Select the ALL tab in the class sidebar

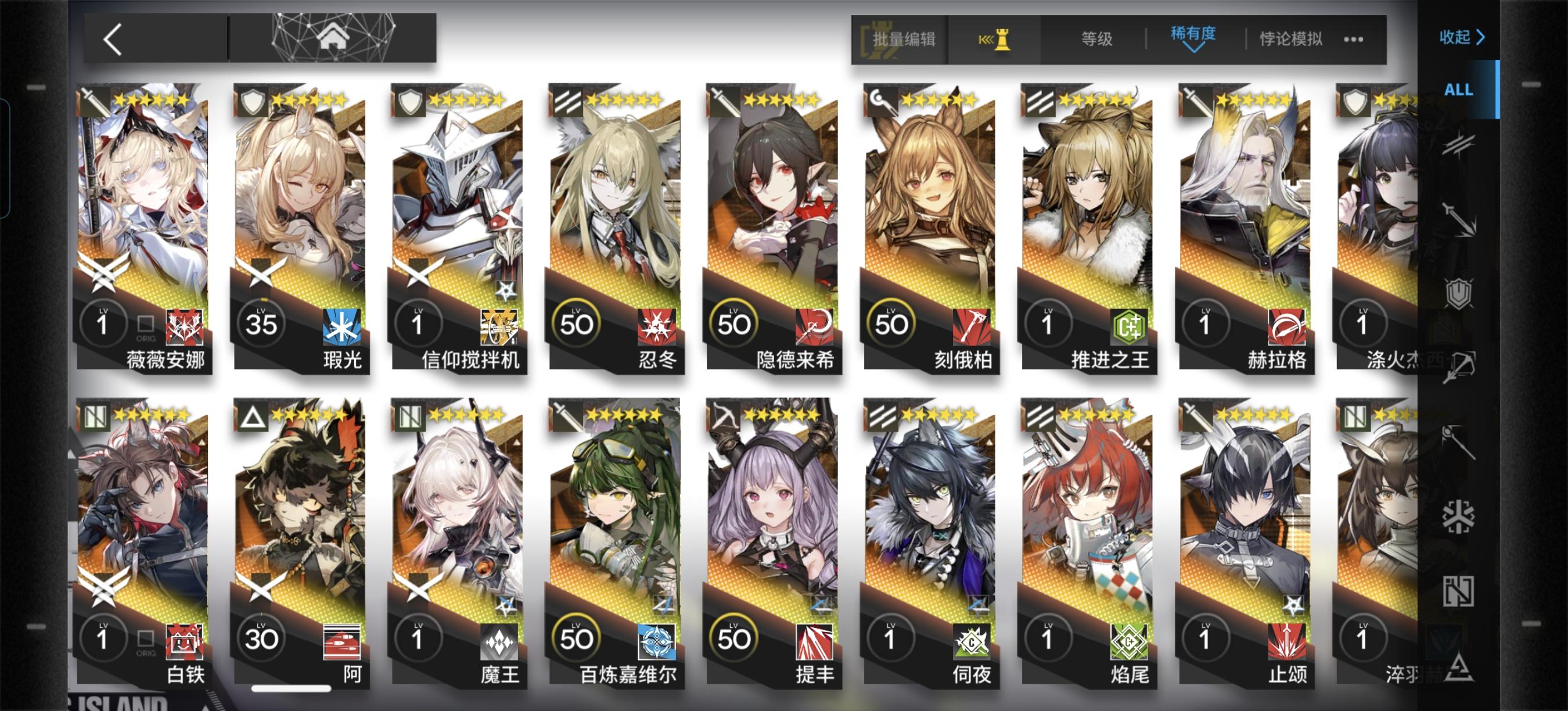[x=1458, y=89]
